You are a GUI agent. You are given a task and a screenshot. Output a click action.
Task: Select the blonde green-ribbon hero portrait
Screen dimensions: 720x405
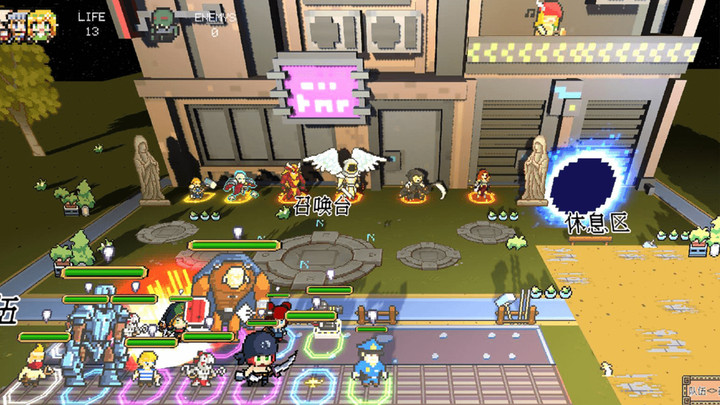point(42,24)
